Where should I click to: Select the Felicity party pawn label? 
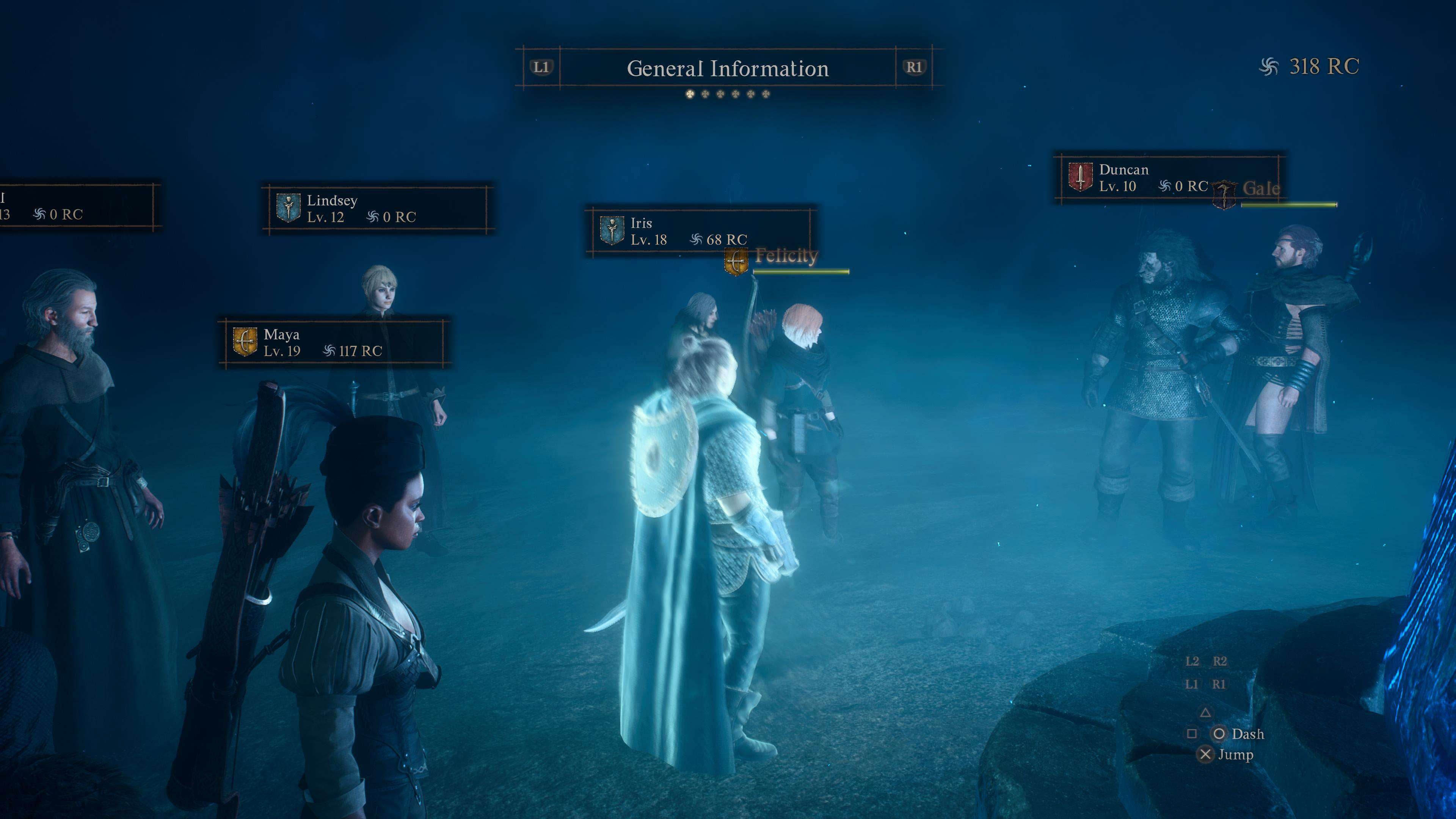coord(786,257)
